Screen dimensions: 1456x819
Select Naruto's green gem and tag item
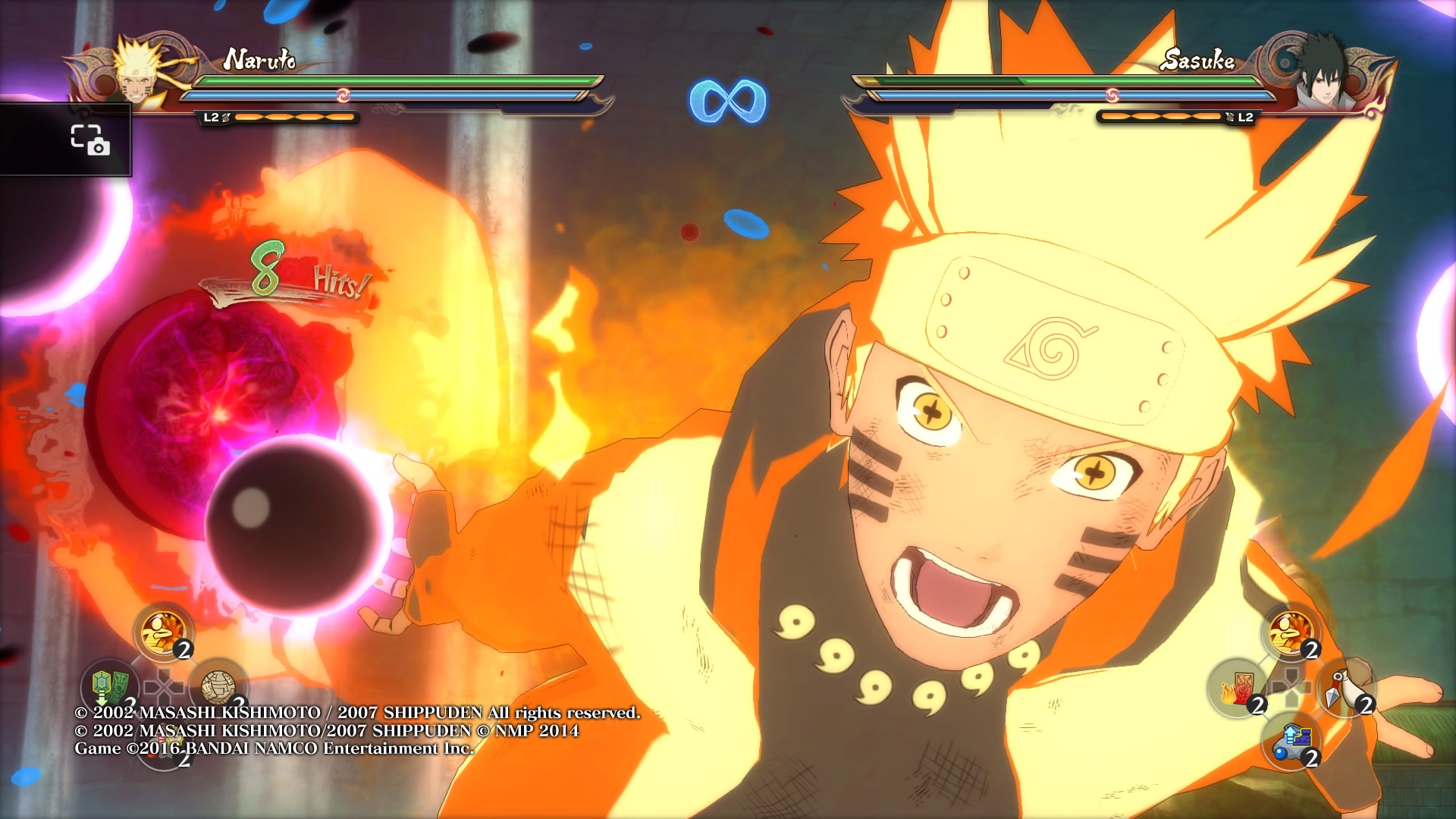108,687
